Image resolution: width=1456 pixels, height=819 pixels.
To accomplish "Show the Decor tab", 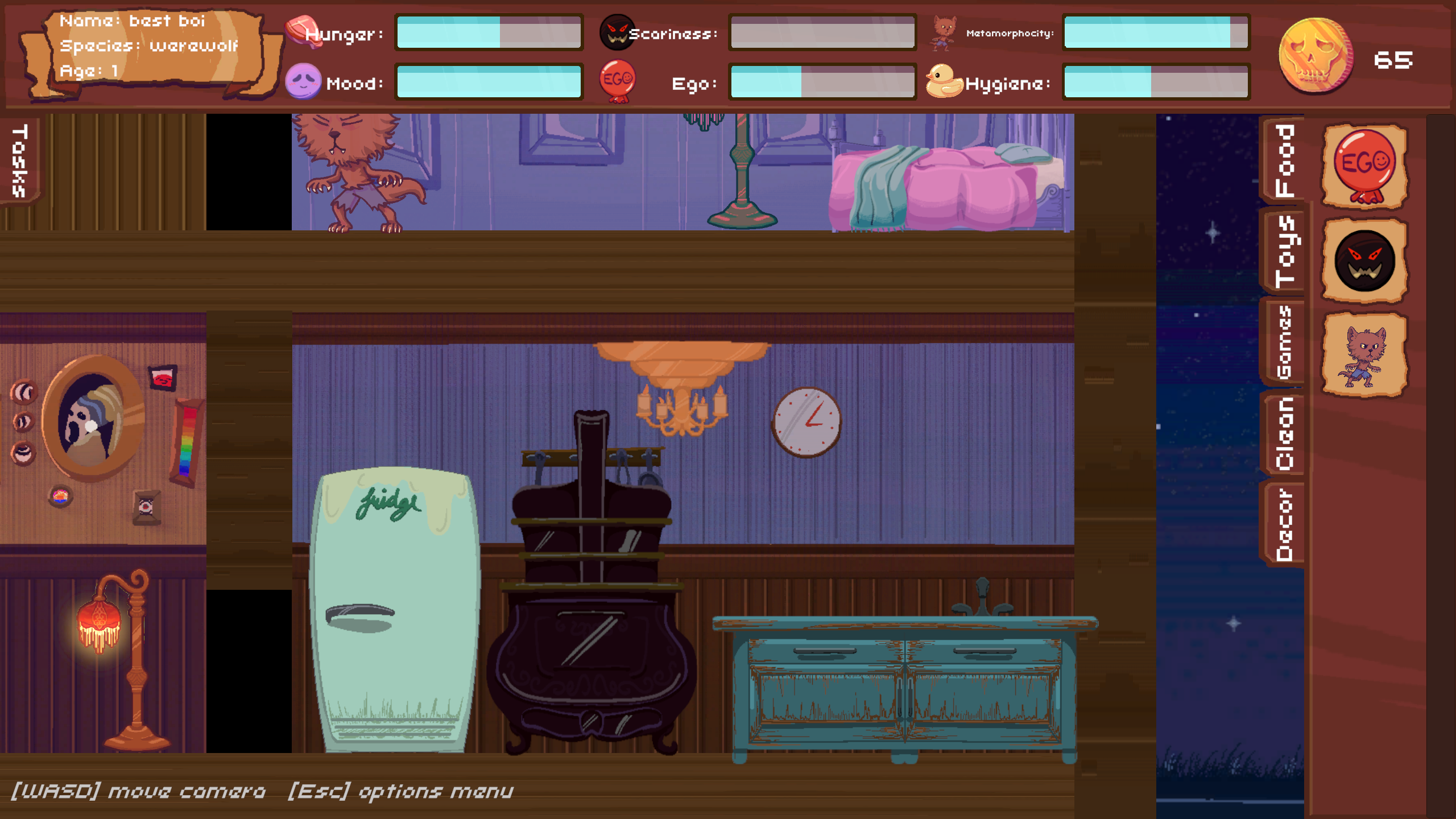I will 1284,524.
